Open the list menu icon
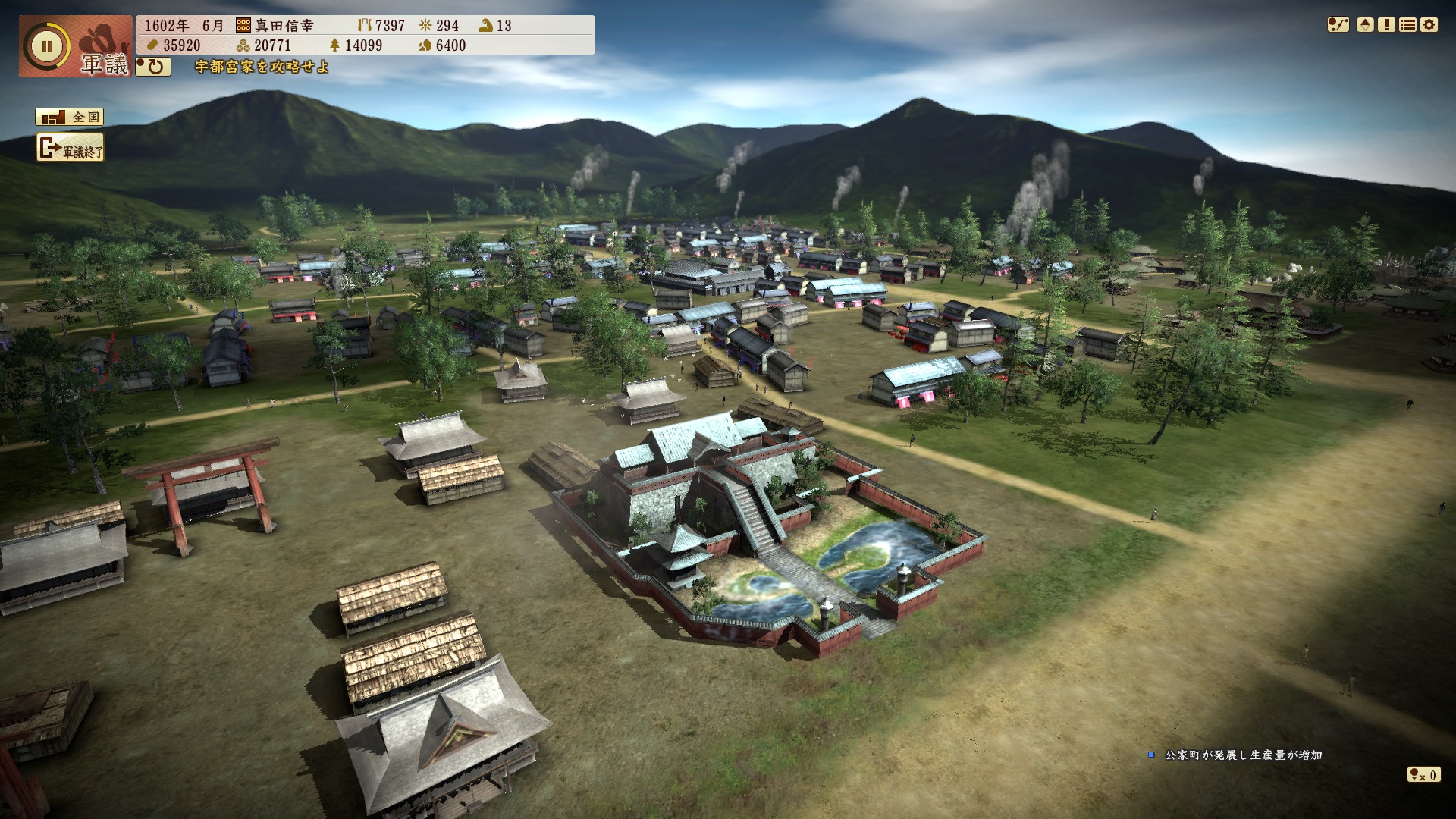Image resolution: width=1456 pixels, height=819 pixels. tap(1407, 25)
